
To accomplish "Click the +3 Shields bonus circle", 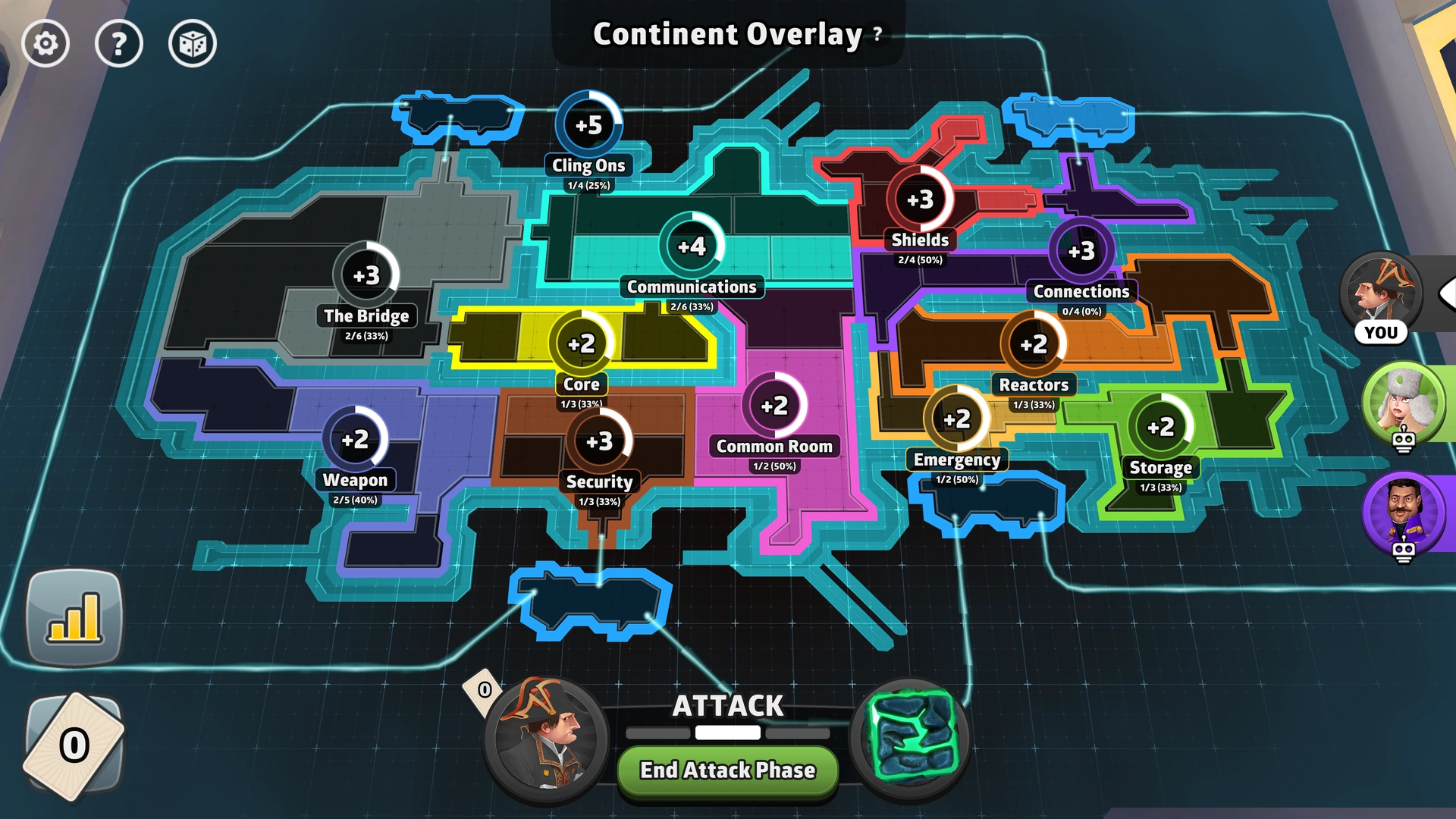I will click(920, 199).
